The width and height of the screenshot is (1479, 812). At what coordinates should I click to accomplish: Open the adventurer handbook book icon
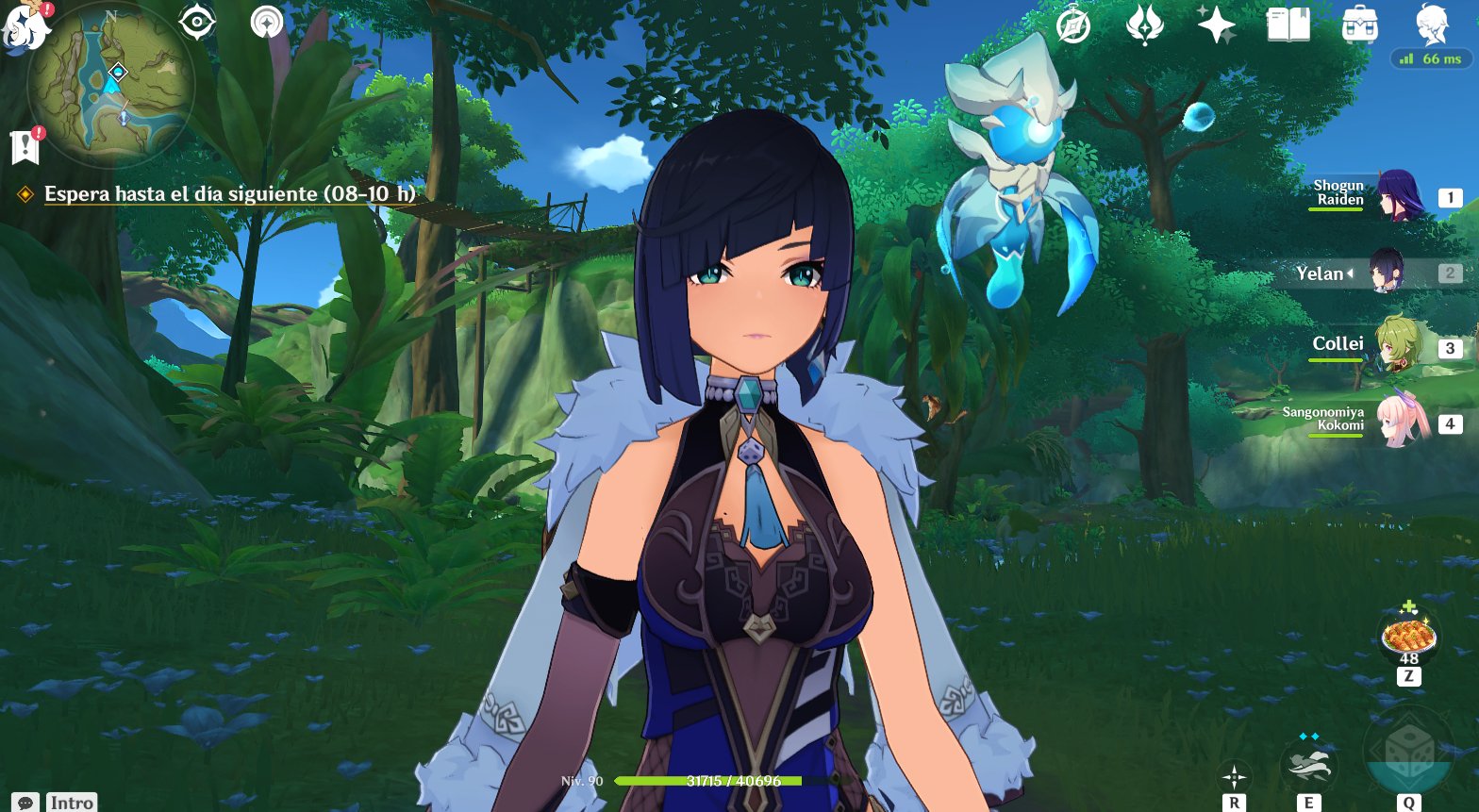click(x=1287, y=24)
